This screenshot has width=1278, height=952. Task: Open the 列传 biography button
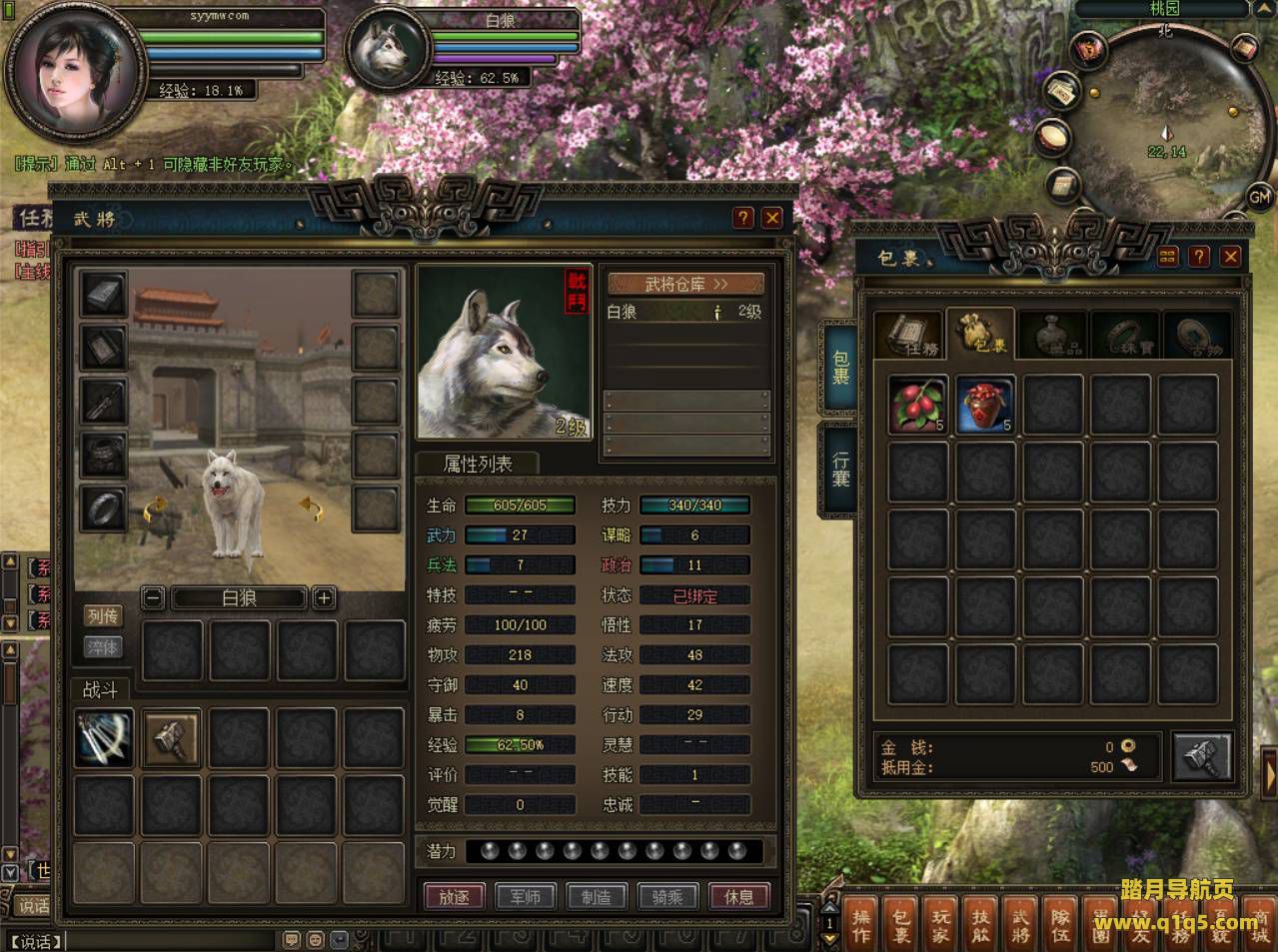click(102, 616)
